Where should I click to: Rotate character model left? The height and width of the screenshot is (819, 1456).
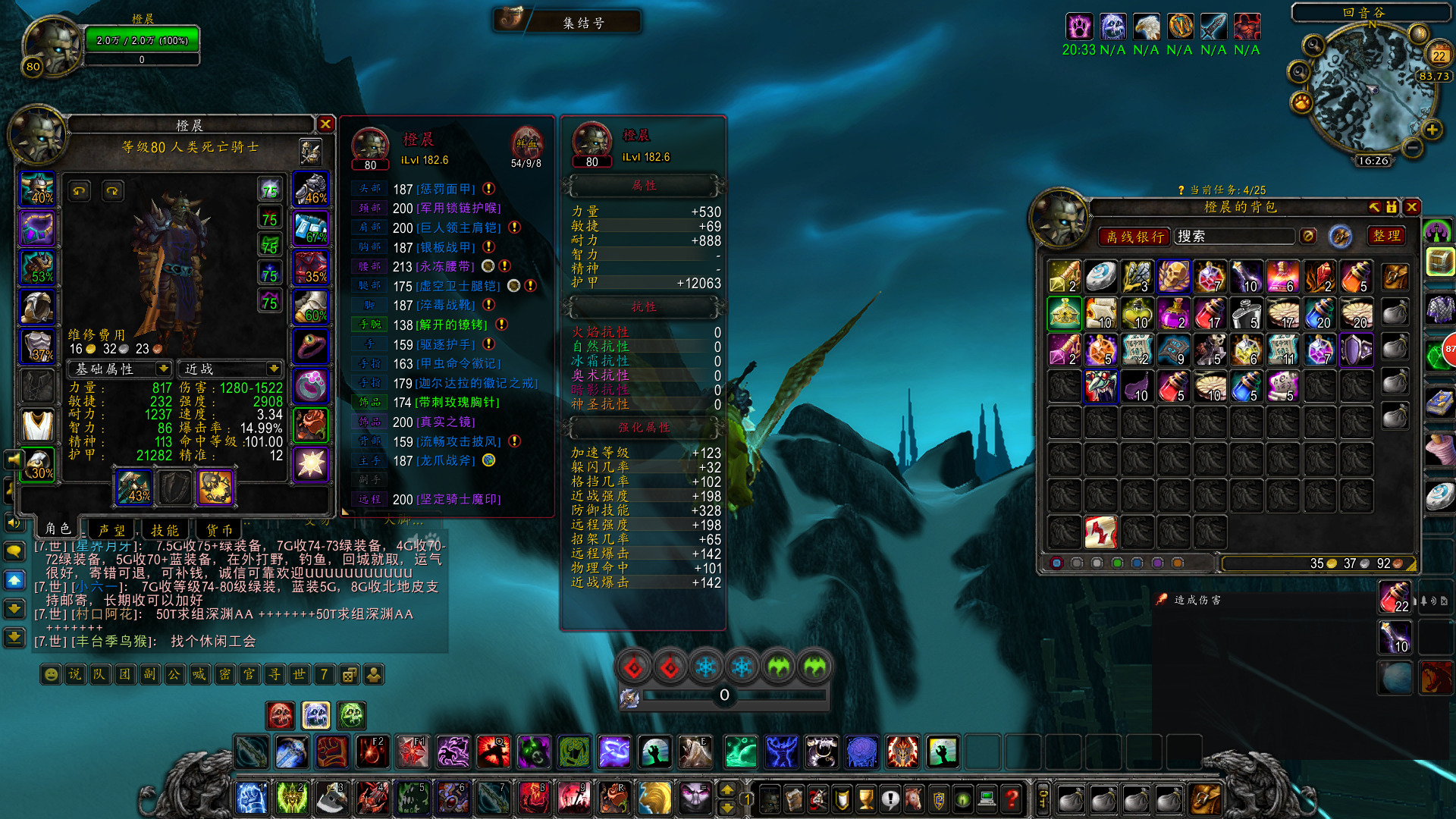[x=79, y=191]
